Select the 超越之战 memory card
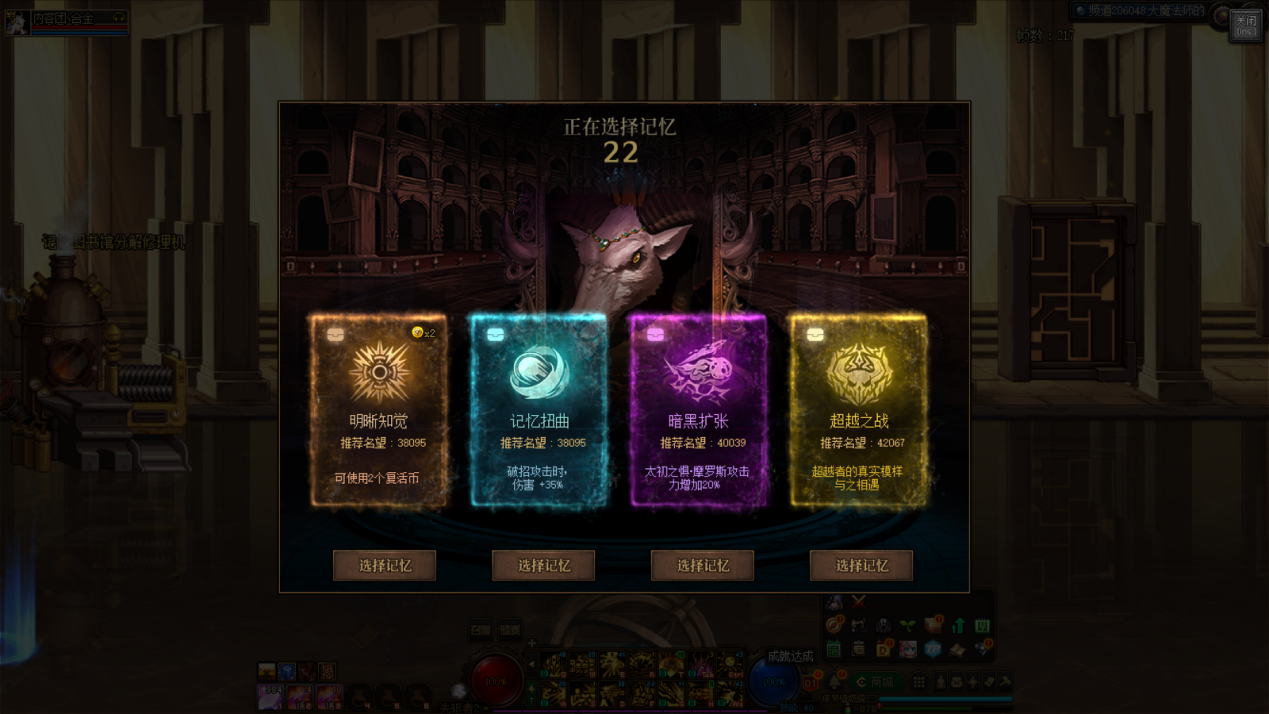Image resolution: width=1269 pixels, height=714 pixels. pyautogui.click(x=859, y=410)
